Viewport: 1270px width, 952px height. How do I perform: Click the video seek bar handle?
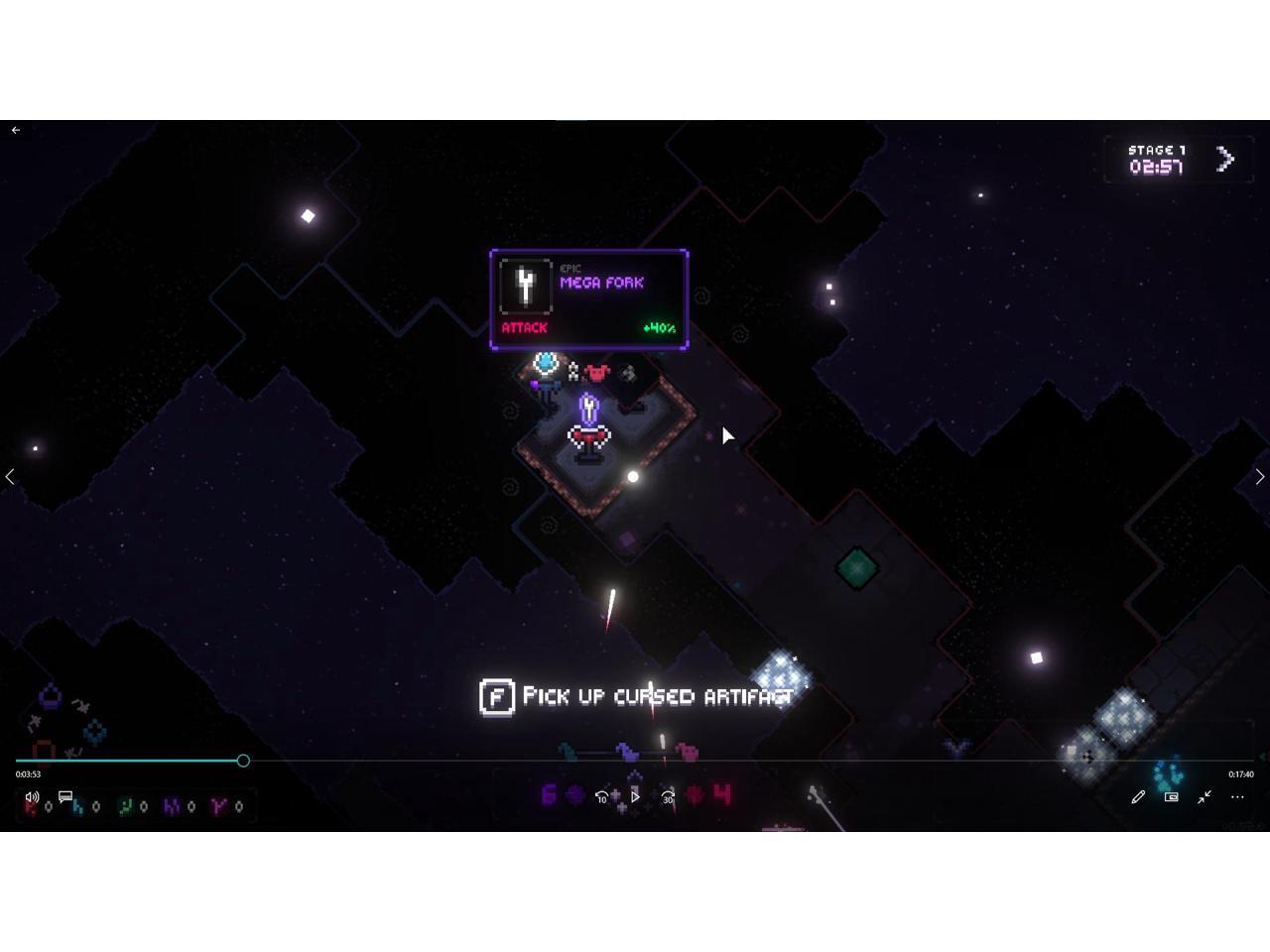coord(243,761)
